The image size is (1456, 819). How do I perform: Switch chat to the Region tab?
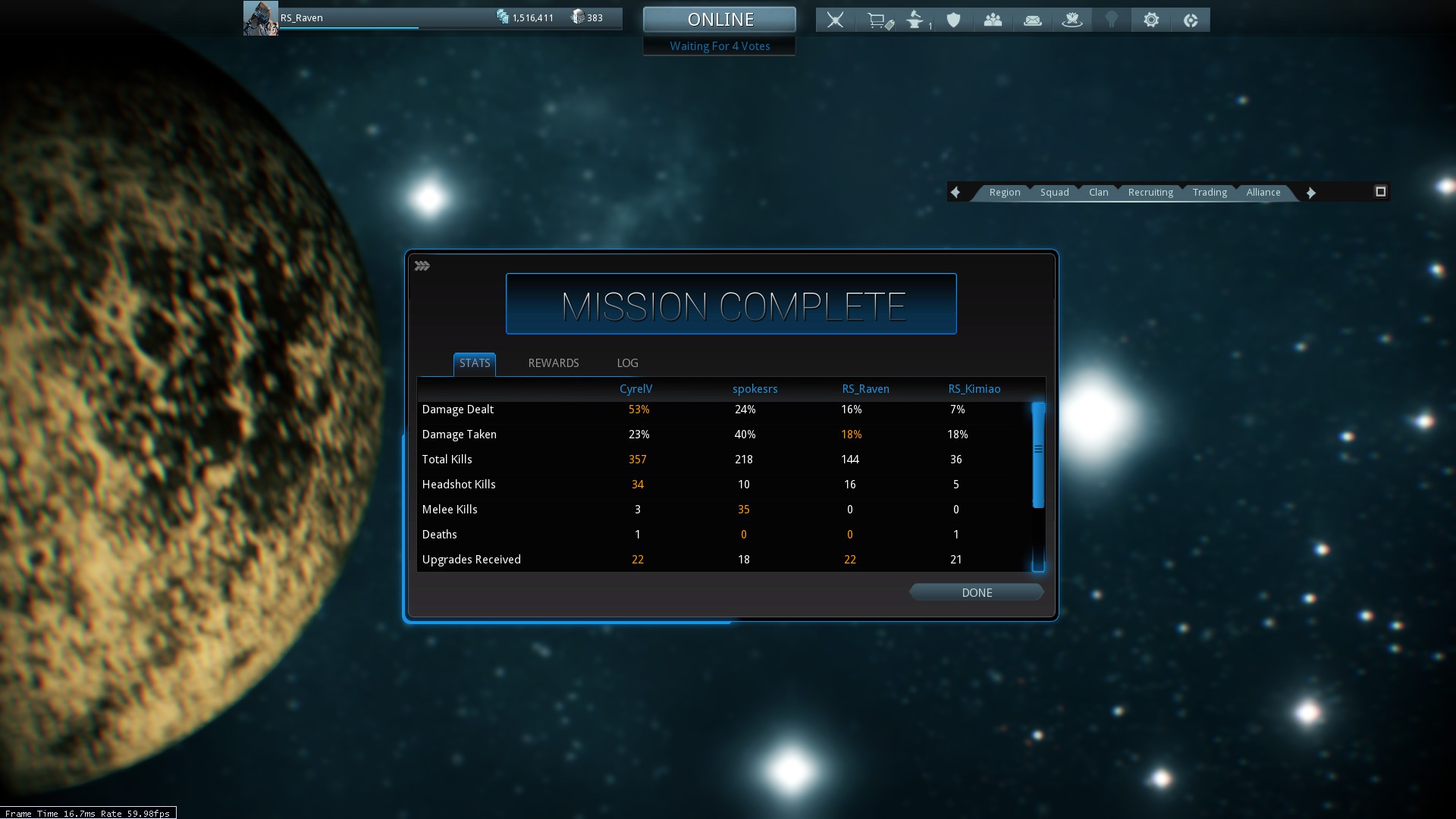tap(1004, 193)
